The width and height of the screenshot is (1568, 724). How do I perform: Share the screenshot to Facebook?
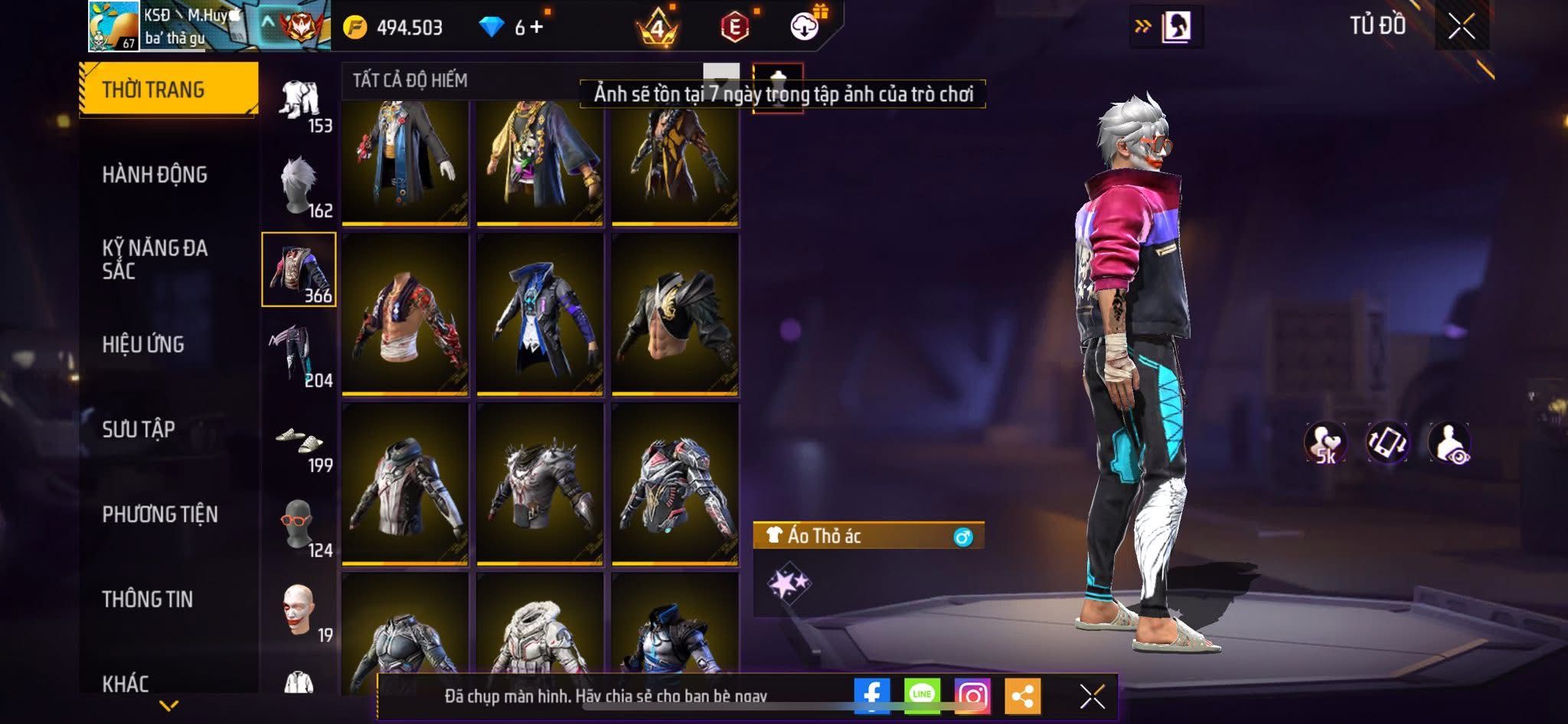click(x=871, y=696)
